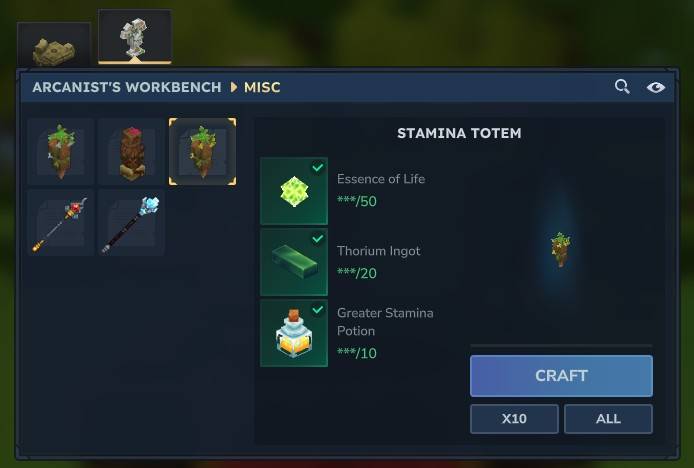Switch to the sandy crafting station tab

pos(54,48)
